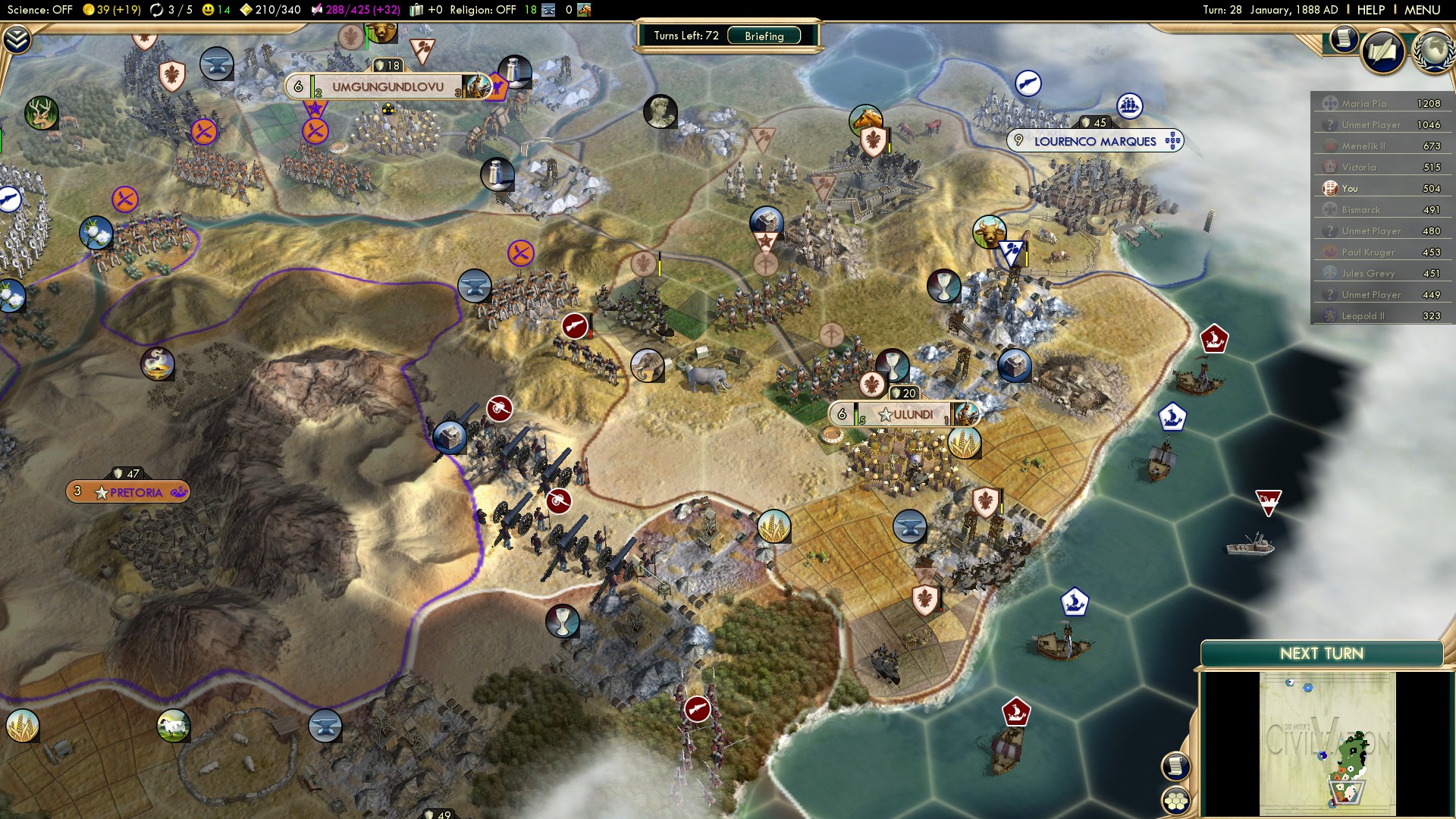Click the gold coin income icon
The width and height of the screenshot is (1456, 819).
pos(90,11)
